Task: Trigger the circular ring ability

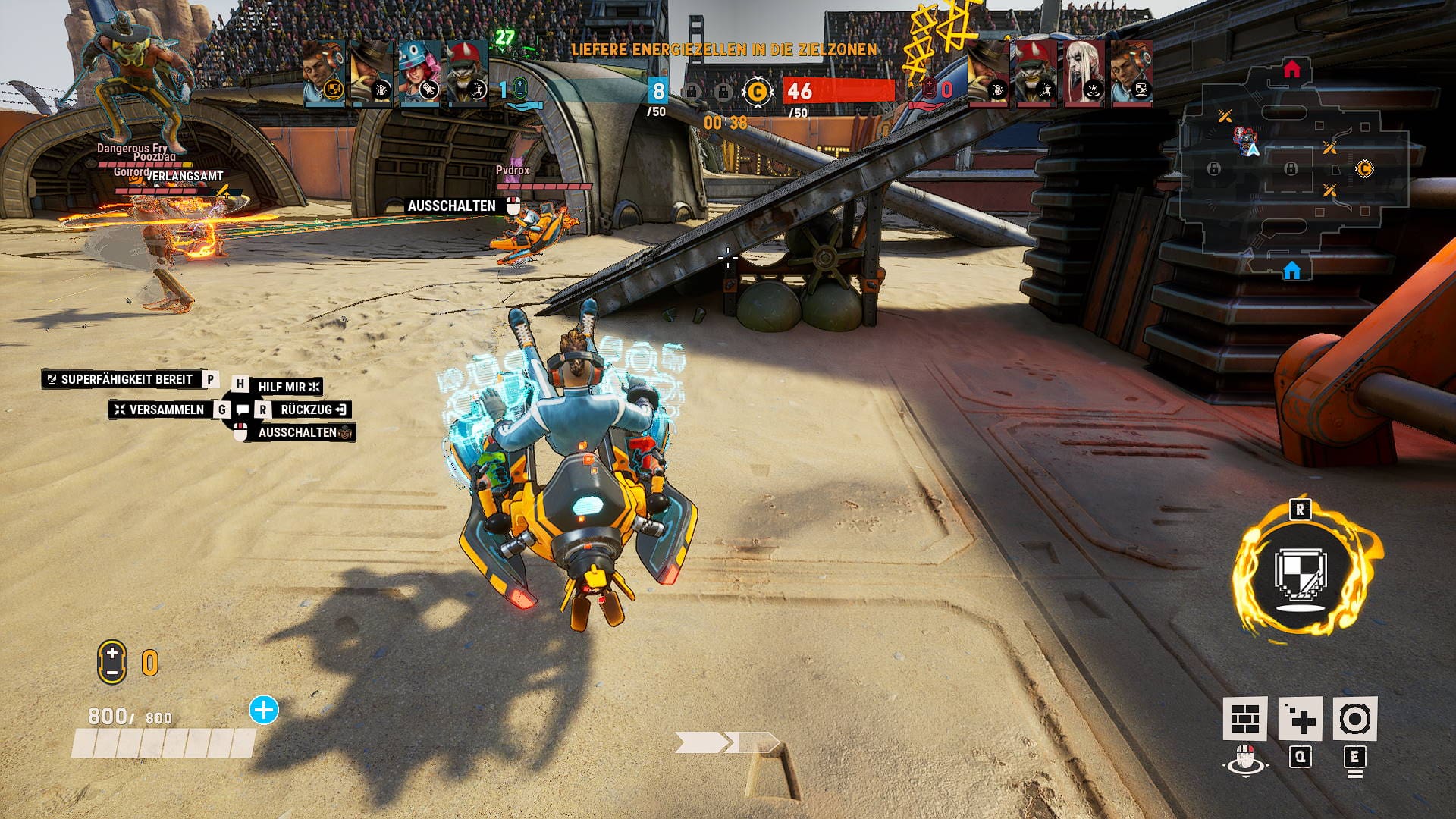Action: click(1354, 719)
